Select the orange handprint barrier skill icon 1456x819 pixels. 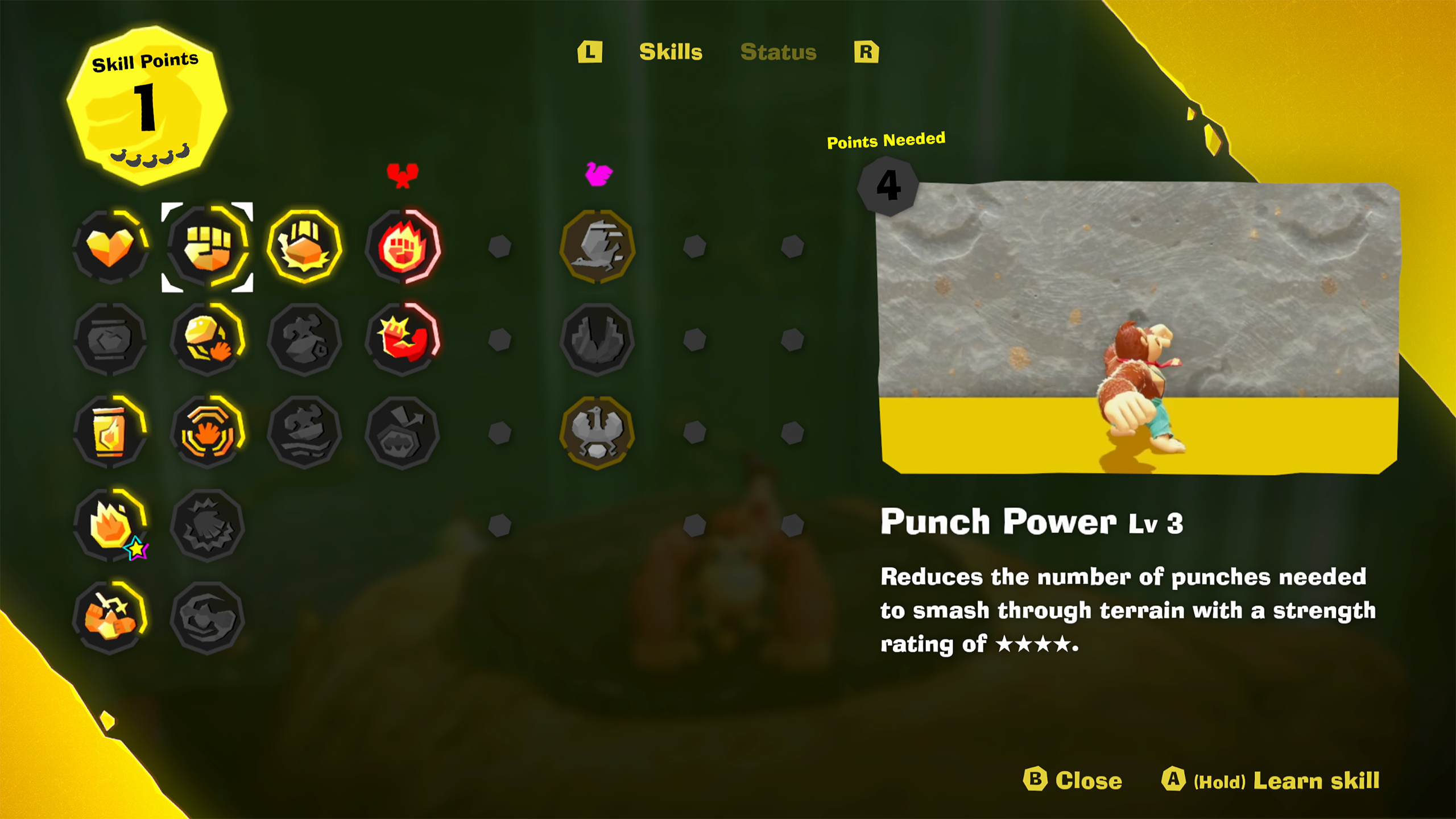pyautogui.click(x=208, y=433)
